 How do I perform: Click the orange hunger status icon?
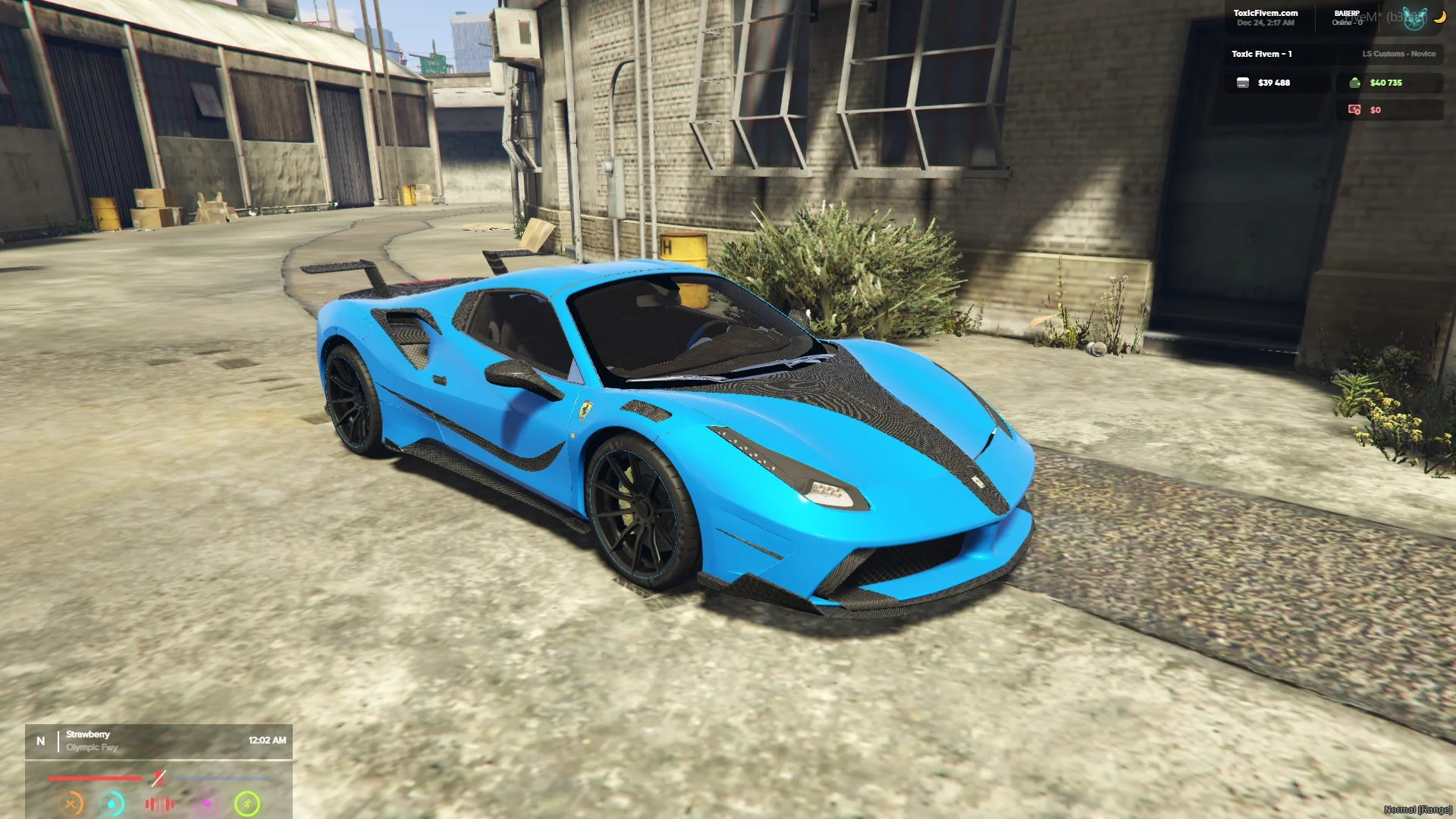[x=71, y=803]
